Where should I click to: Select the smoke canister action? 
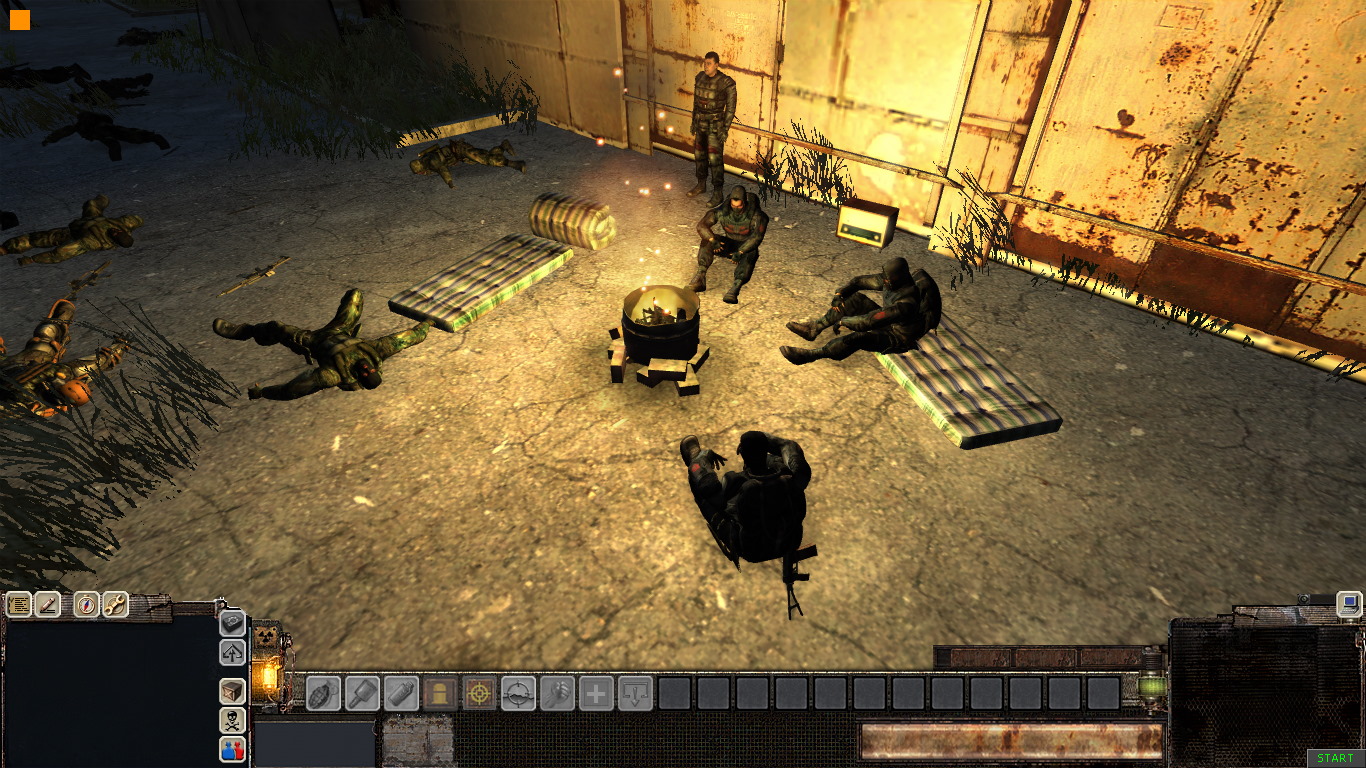[x=401, y=693]
